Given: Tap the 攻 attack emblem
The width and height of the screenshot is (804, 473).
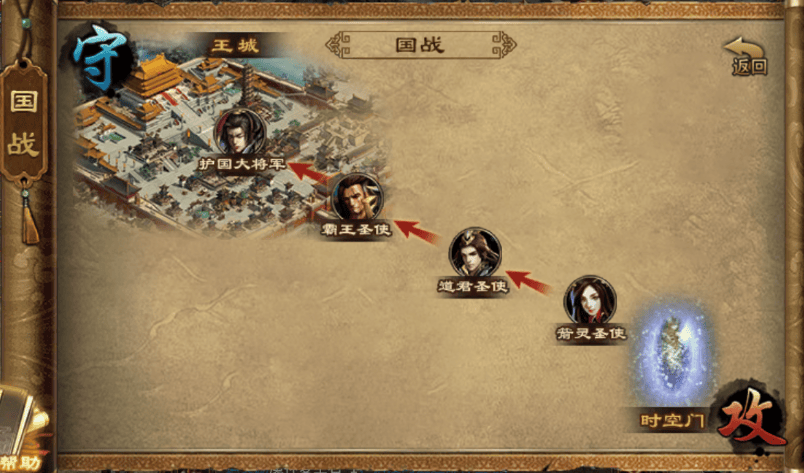Looking at the screenshot, I should [x=751, y=417].
